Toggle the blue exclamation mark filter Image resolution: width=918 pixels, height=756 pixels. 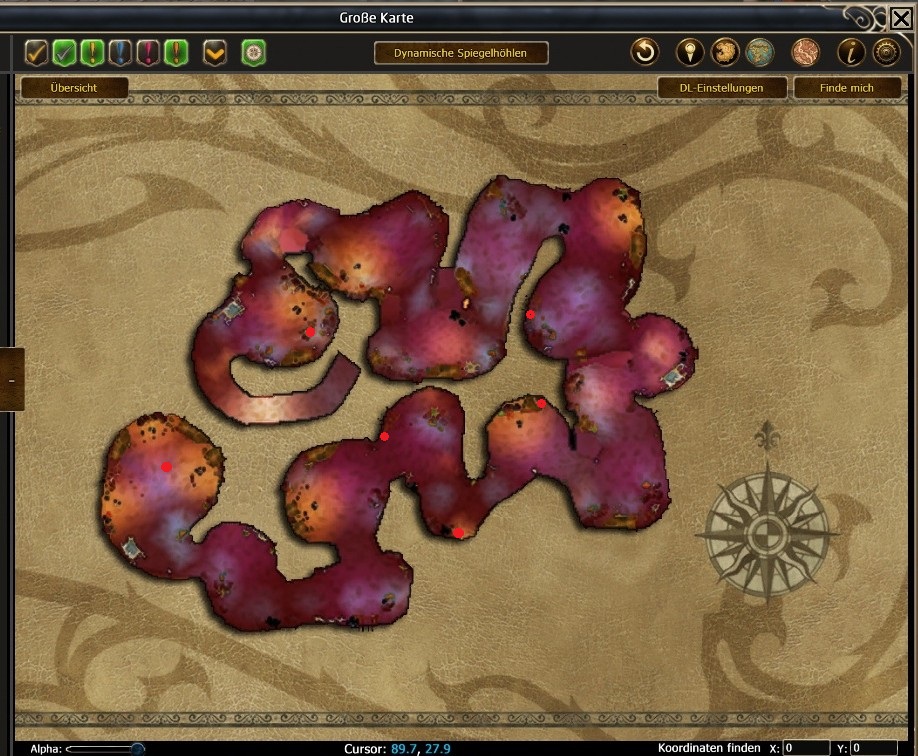pyautogui.click(x=121, y=52)
